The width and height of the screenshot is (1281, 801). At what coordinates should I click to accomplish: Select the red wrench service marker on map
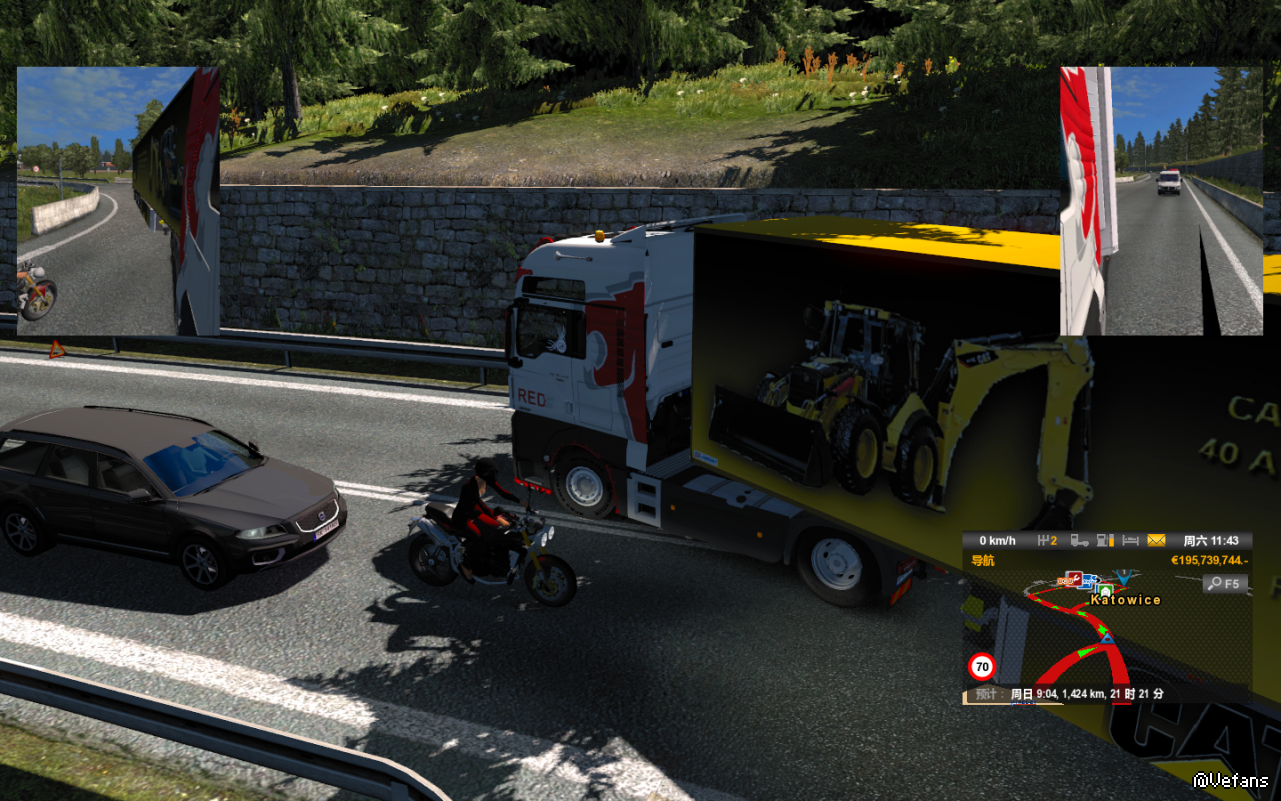(x=1076, y=578)
